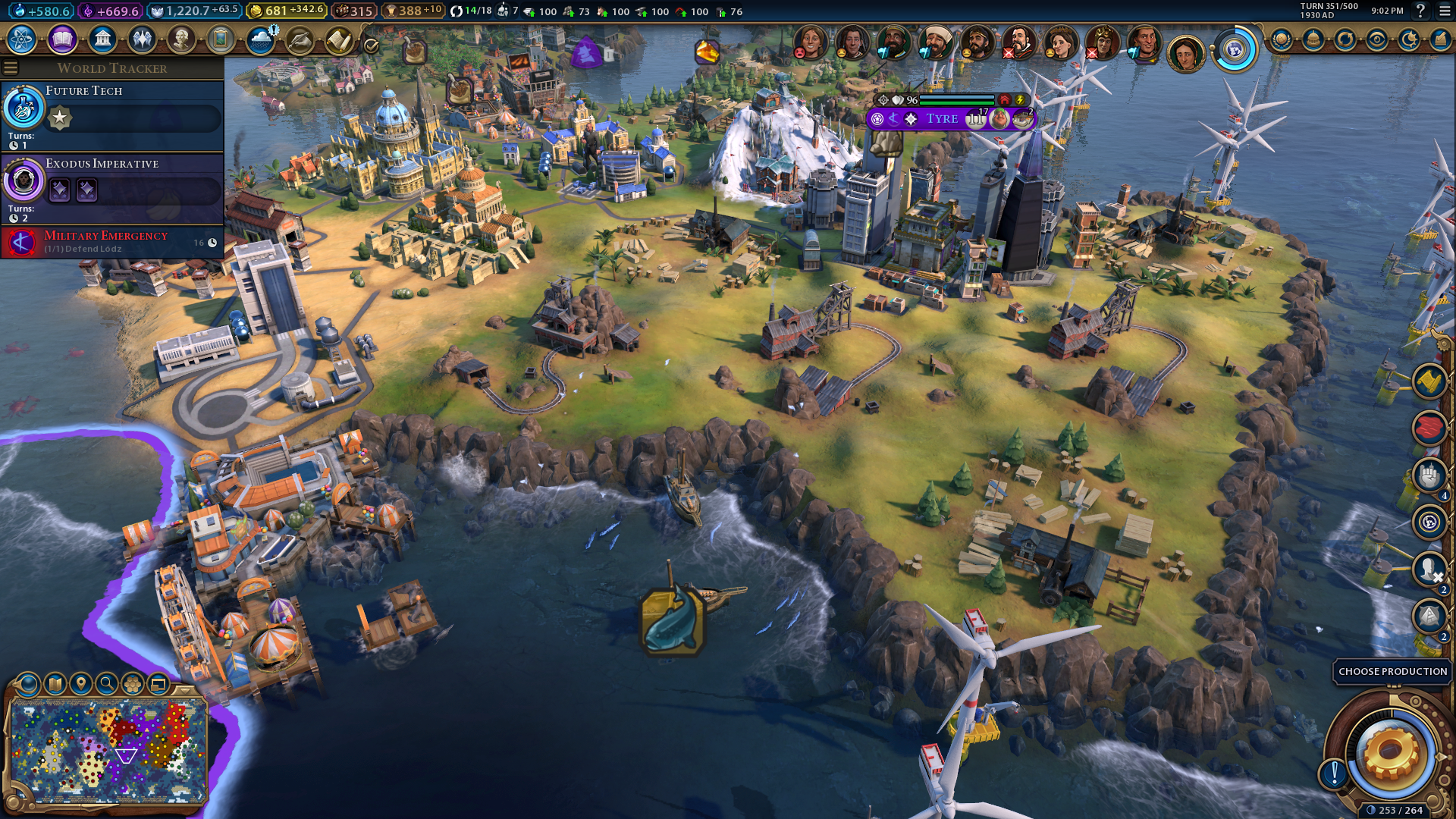Image resolution: width=1456 pixels, height=819 pixels.
Task: View the government screen temple icon
Action: point(102,39)
